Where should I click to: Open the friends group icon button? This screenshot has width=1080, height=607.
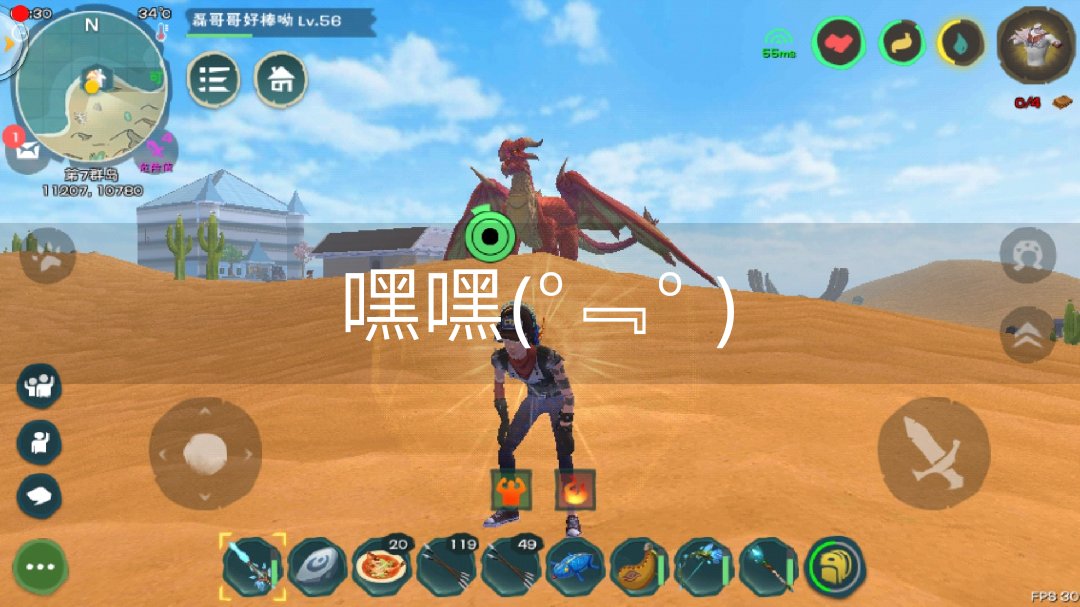(x=40, y=386)
